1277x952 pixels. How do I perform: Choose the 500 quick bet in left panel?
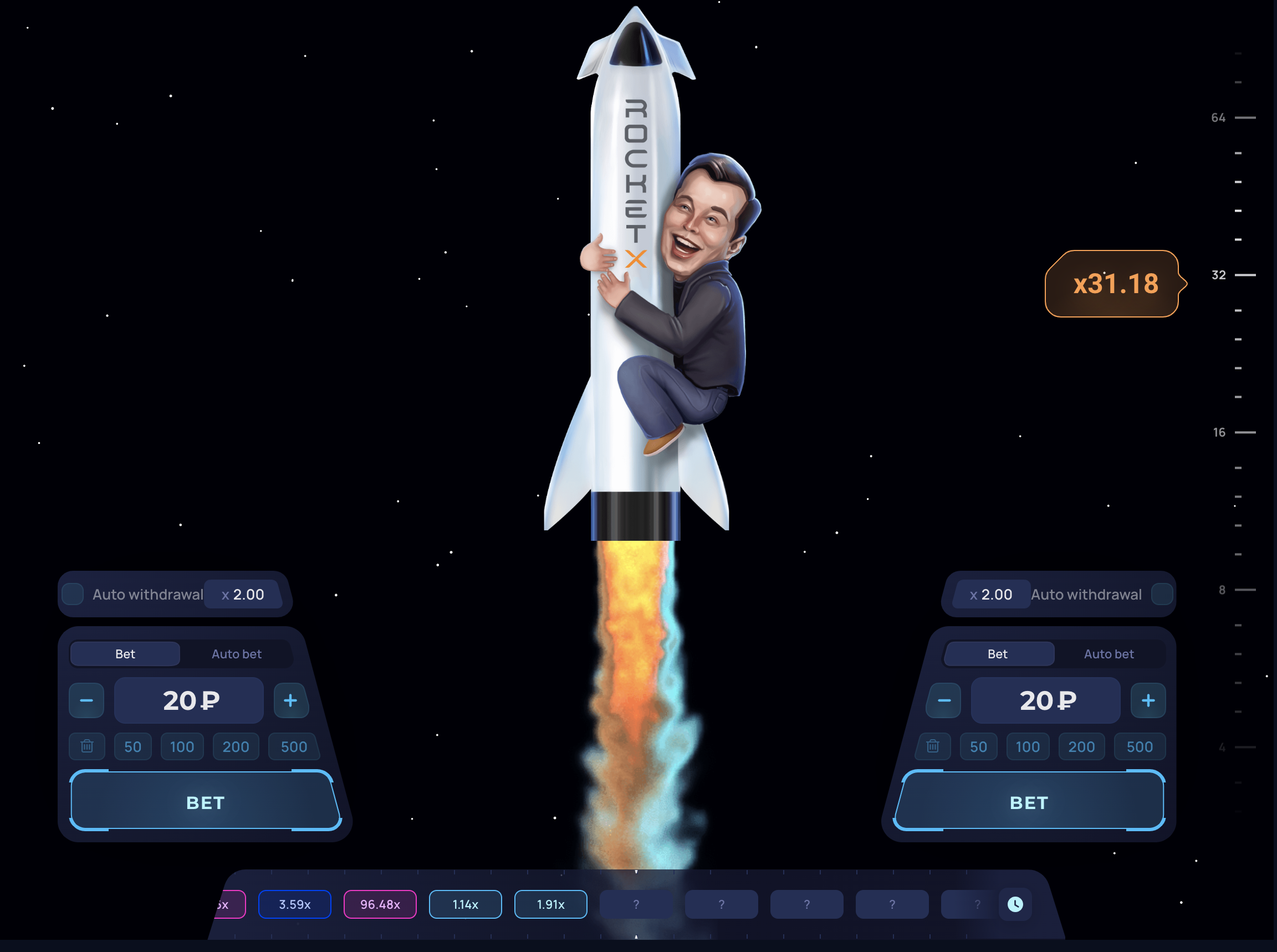294,747
